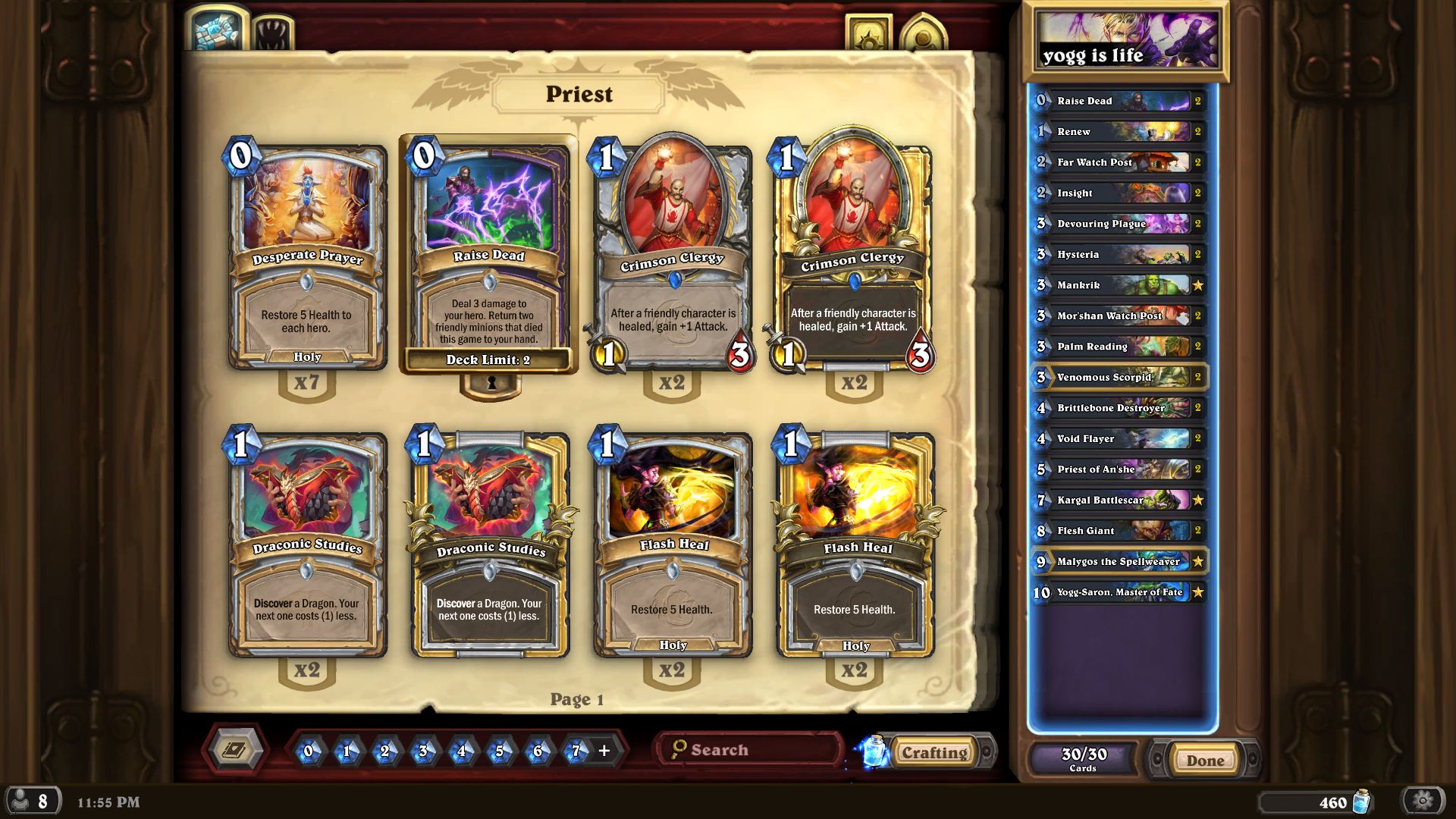Filter cards by 0 mana cost
The width and height of the screenshot is (1456, 819).
coord(311,750)
